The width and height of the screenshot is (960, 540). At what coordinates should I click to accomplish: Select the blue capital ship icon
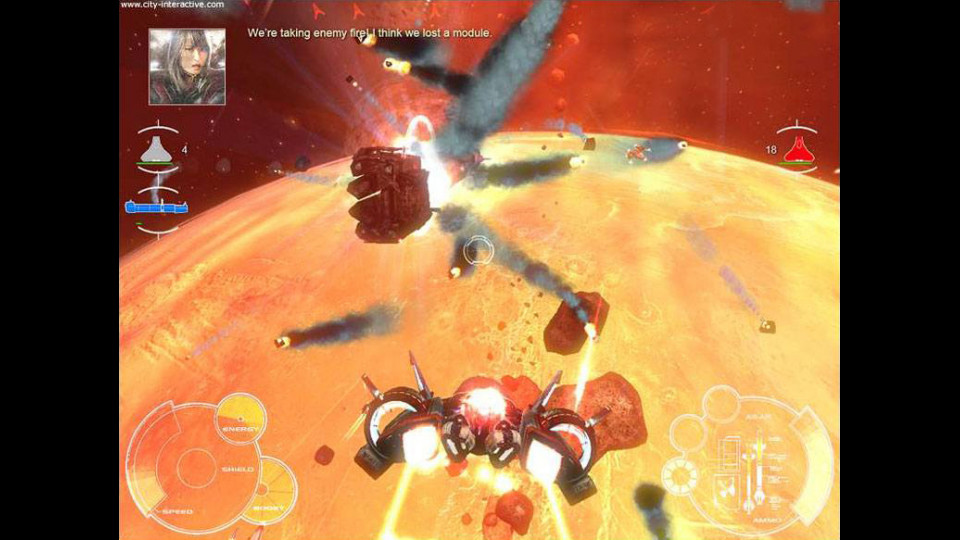pos(156,207)
